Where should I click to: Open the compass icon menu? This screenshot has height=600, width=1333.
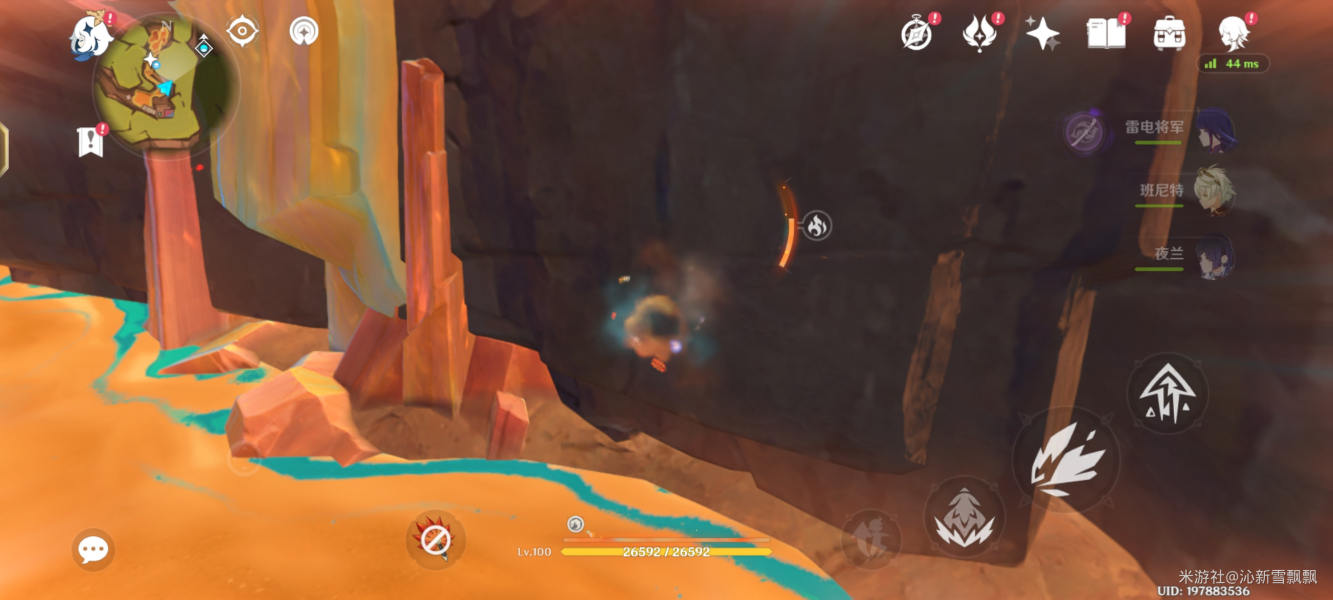(917, 34)
